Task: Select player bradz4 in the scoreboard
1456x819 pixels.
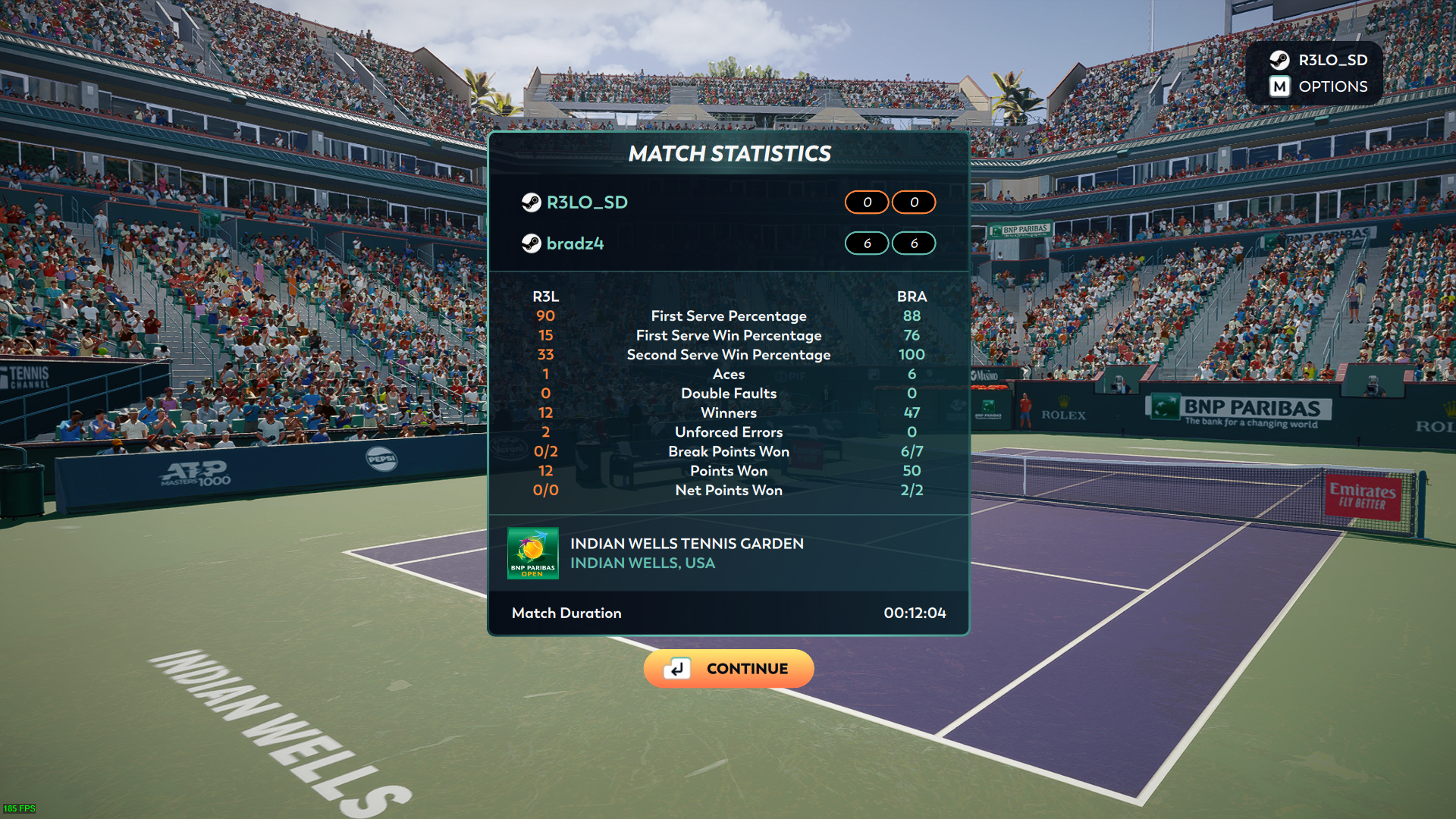Action: coord(574,243)
